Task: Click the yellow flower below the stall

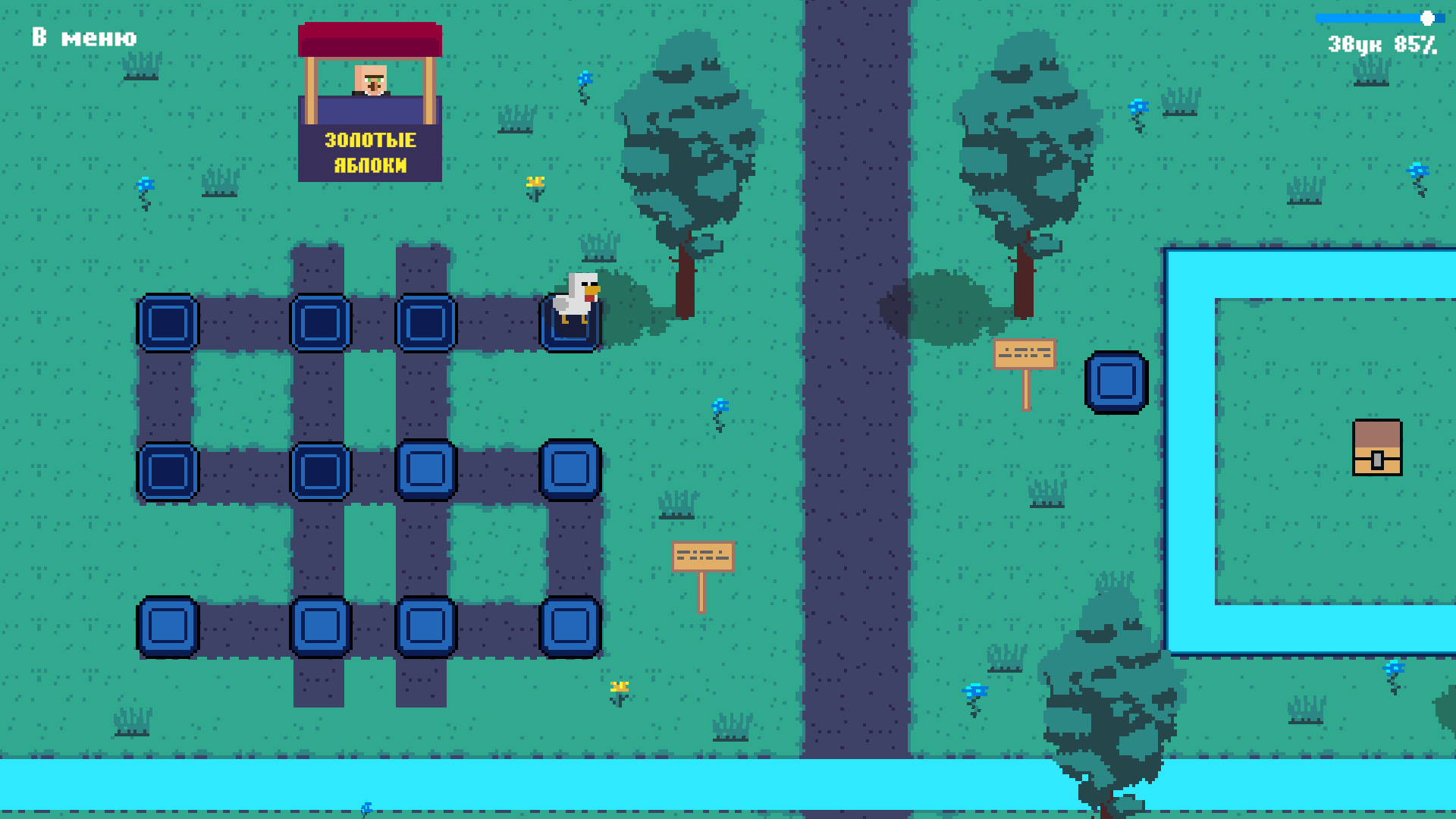Action: [535, 182]
